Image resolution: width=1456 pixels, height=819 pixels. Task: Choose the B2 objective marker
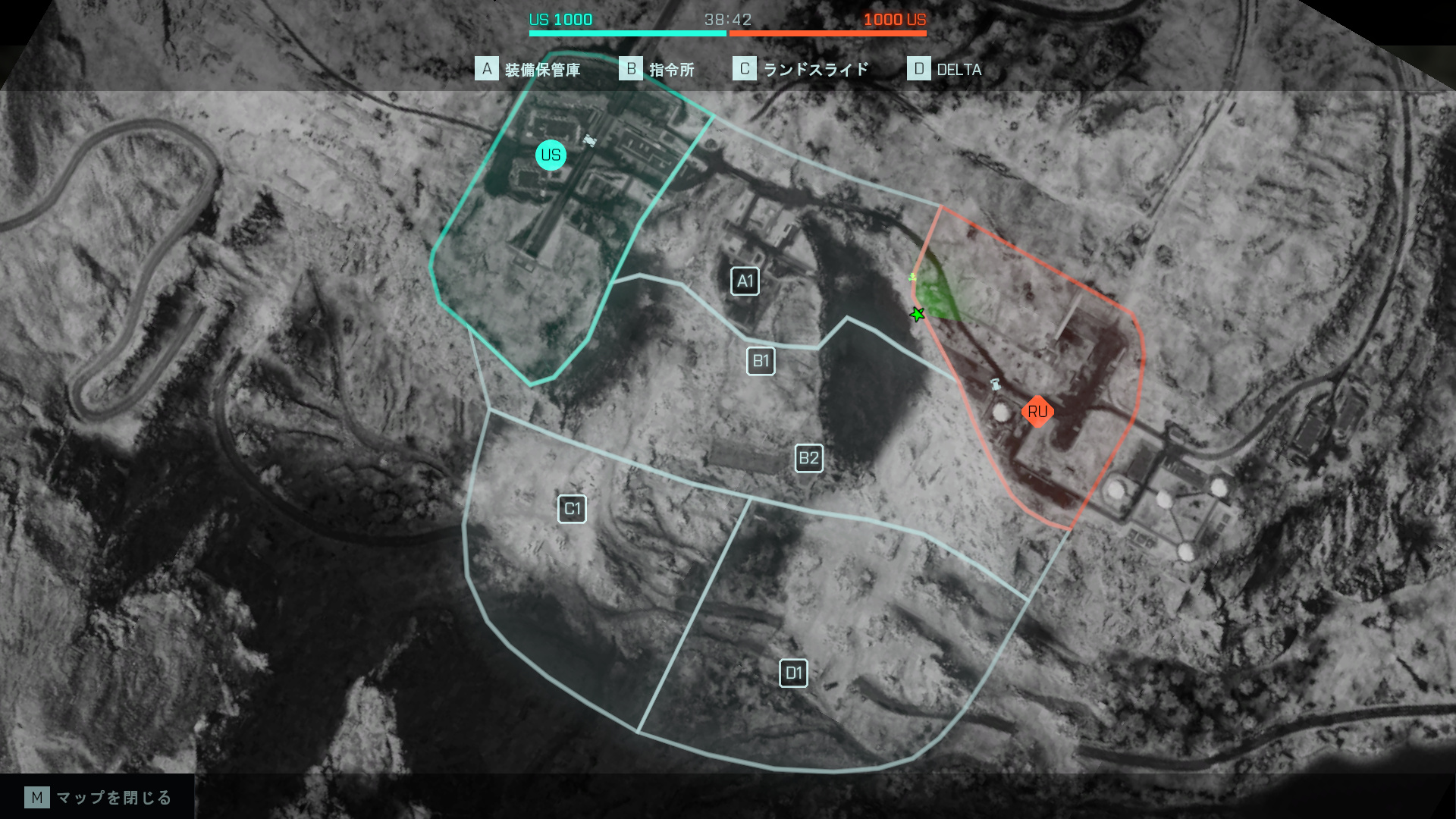click(808, 458)
